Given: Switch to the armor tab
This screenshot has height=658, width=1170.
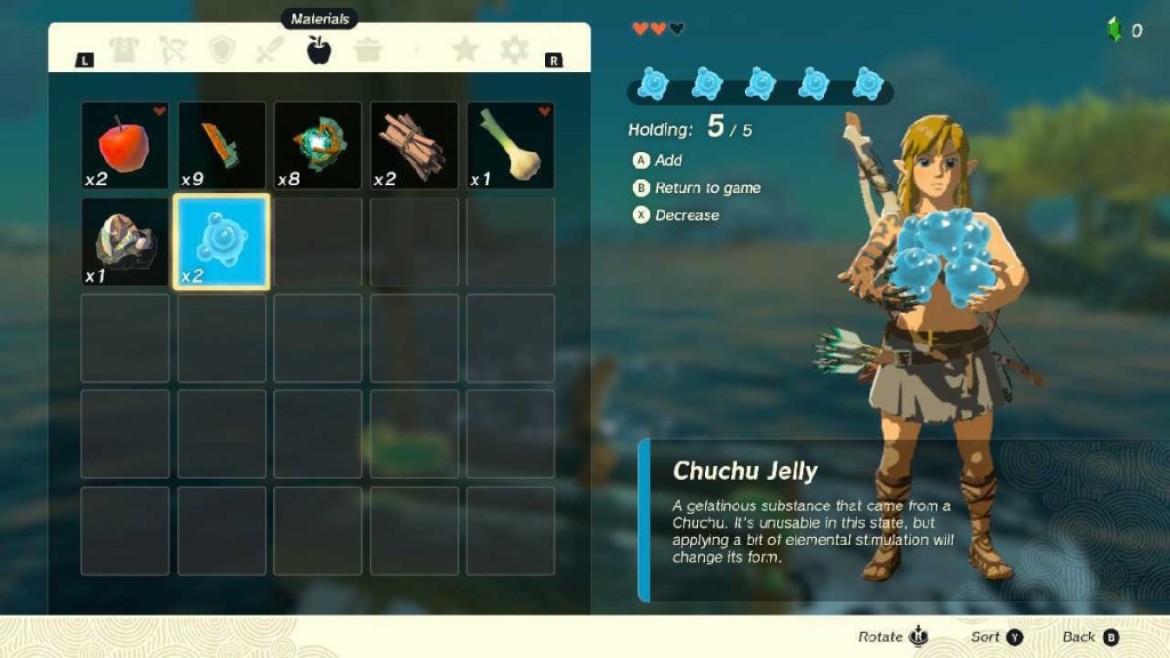Looking at the screenshot, I should point(124,51).
